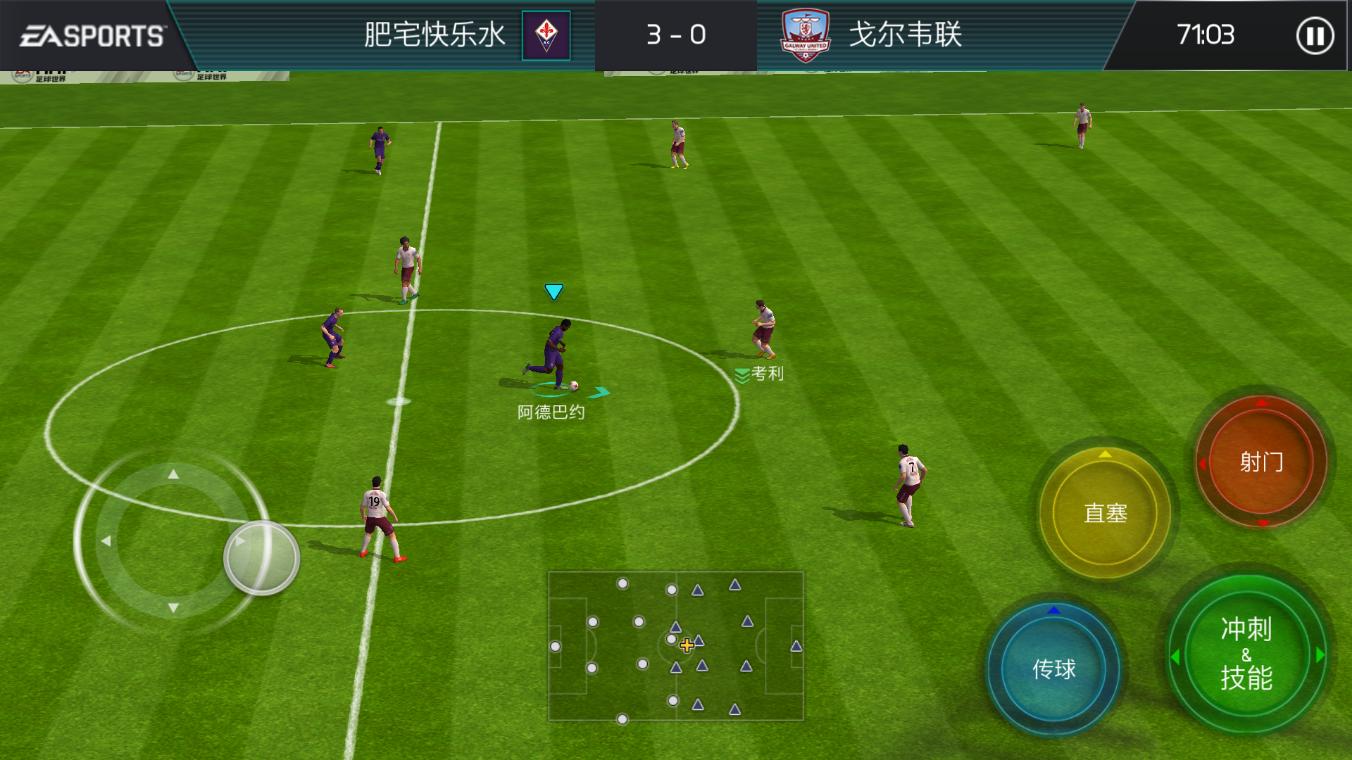Image resolution: width=1352 pixels, height=760 pixels.
Task: Click the EA Sports logo
Action: tap(90, 33)
